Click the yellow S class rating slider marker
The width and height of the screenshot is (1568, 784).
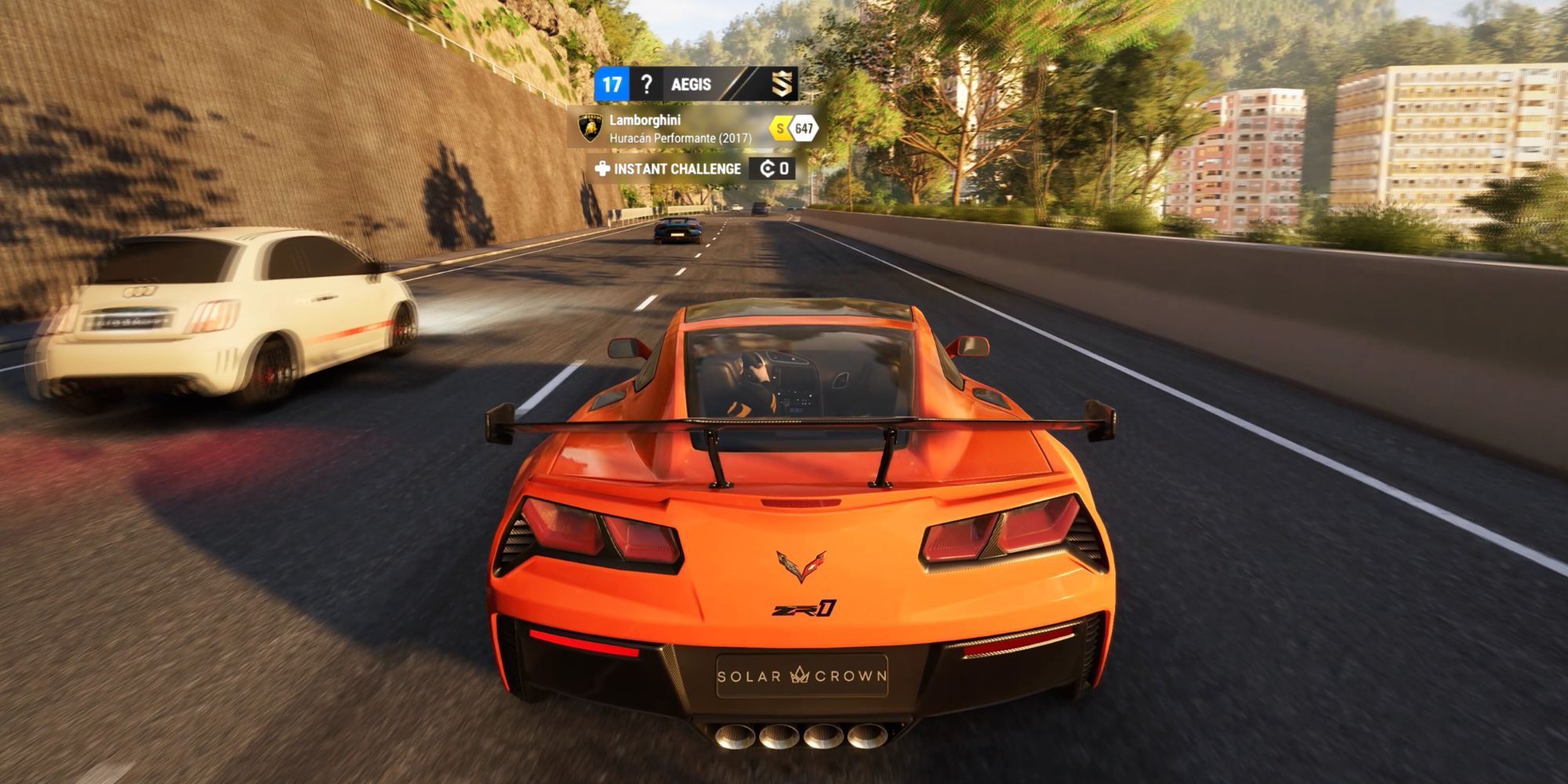(780, 129)
